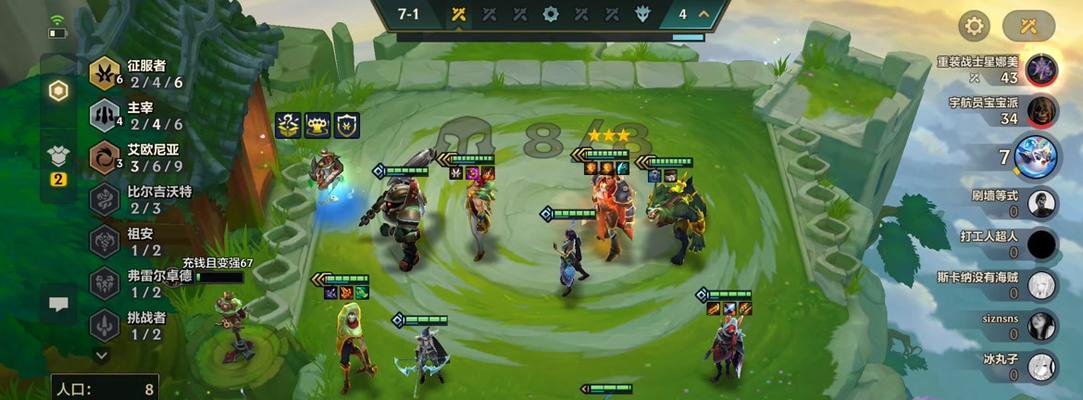Expand the trait list with the down arrow
The image size is (1083, 400).
(102, 354)
